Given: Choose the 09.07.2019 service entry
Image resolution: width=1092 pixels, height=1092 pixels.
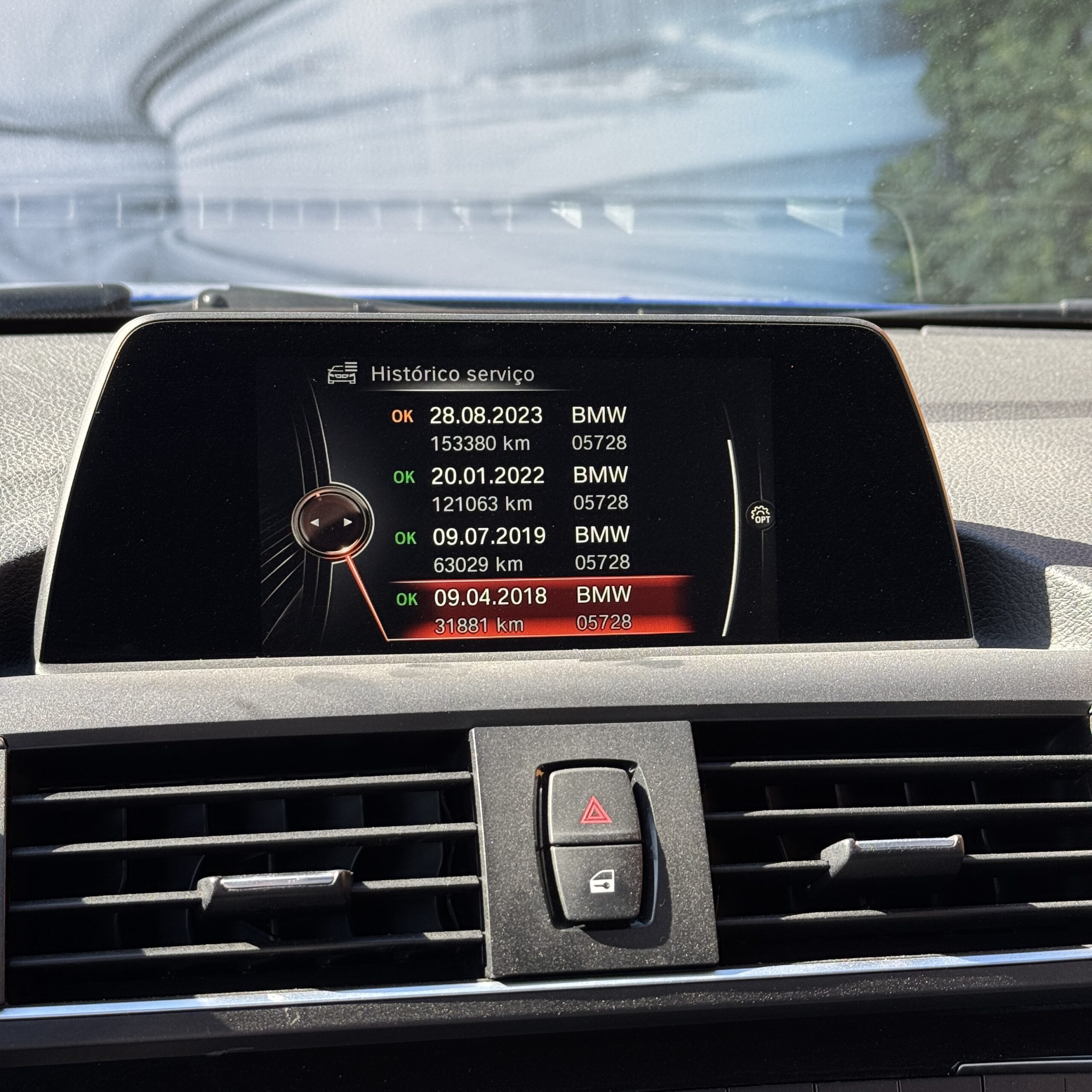Looking at the screenshot, I should point(512,549).
